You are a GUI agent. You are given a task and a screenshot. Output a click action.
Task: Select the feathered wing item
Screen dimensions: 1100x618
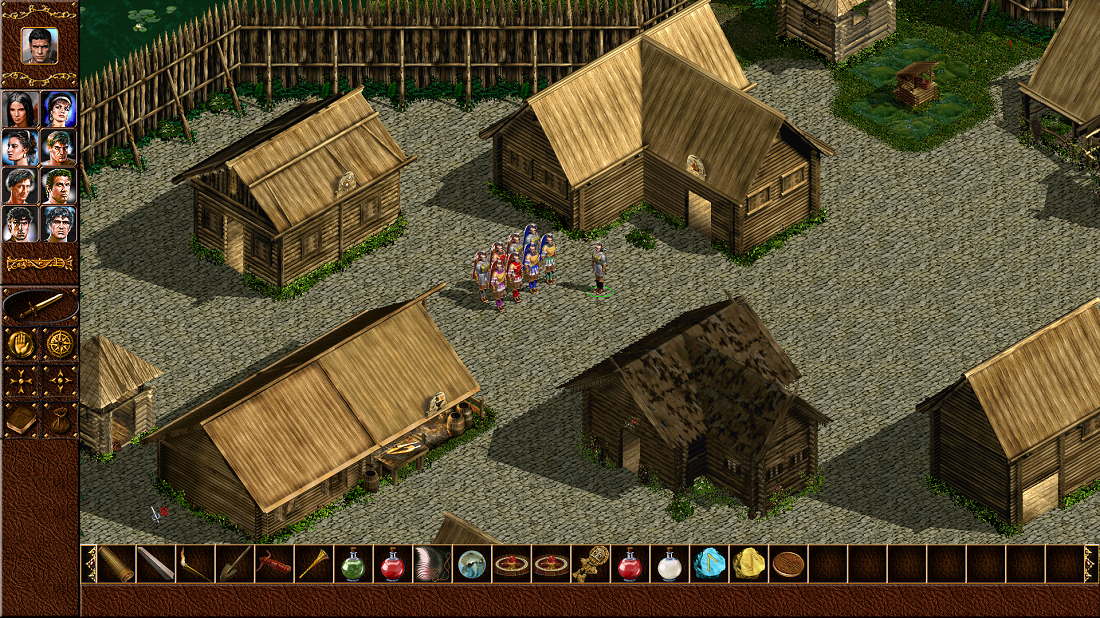pyautogui.click(x=432, y=564)
